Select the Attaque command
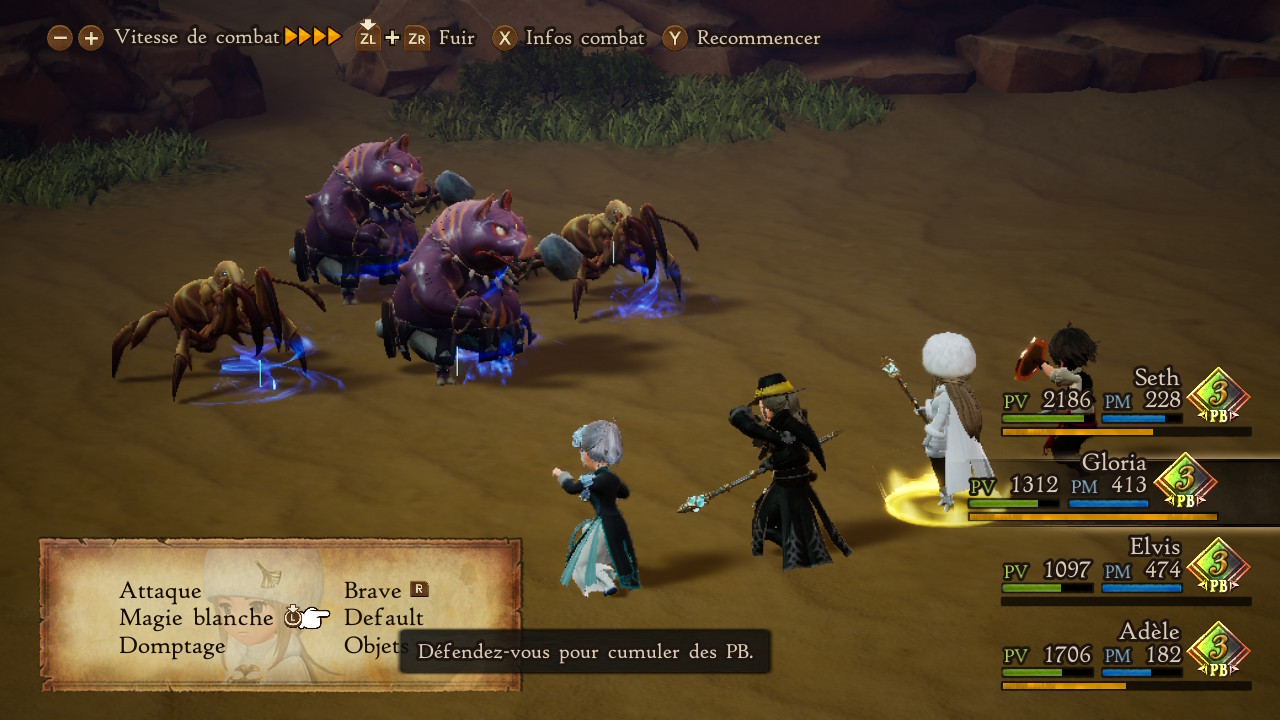 point(159,591)
